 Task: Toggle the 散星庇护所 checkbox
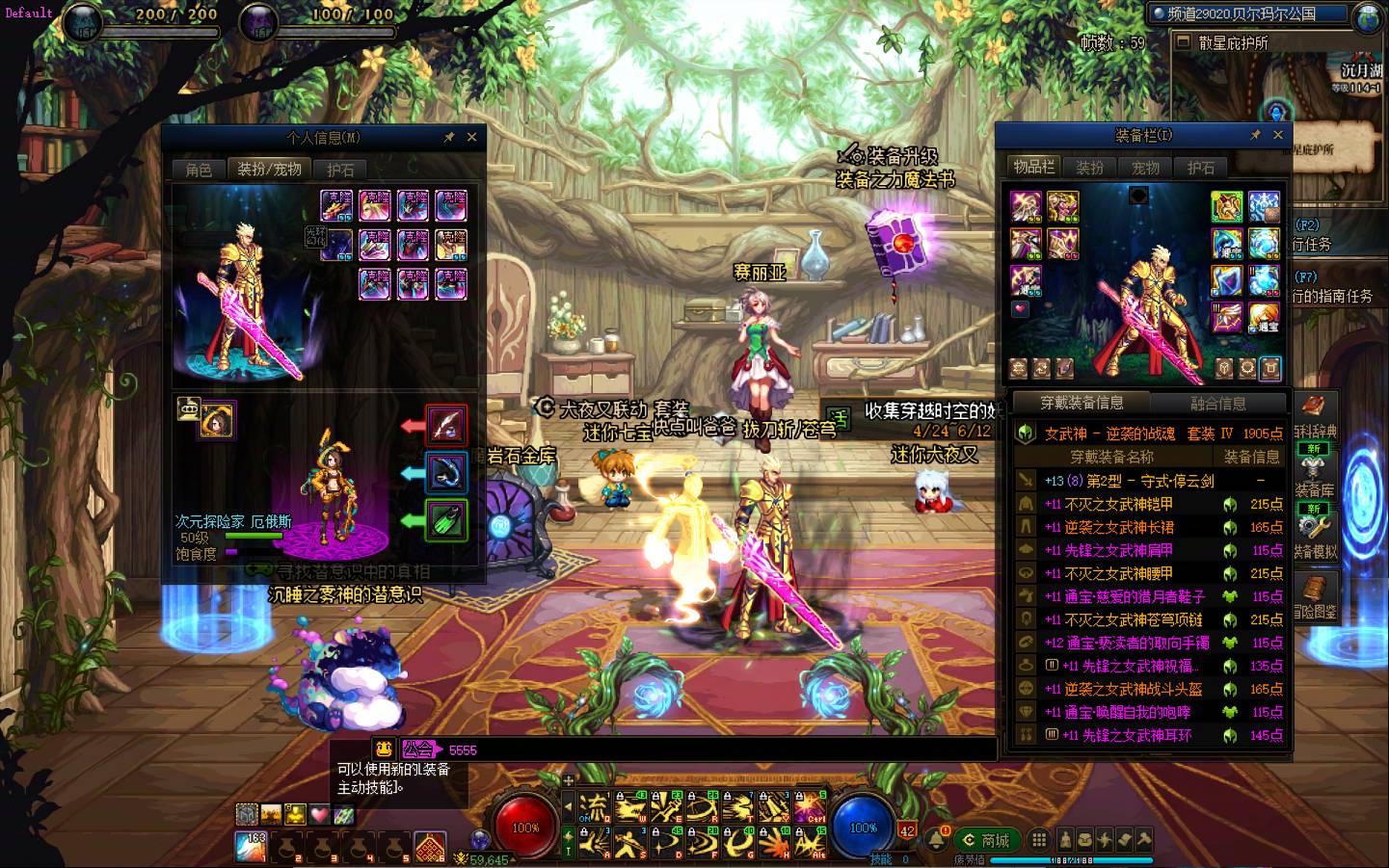click(x=1183, y=42)
